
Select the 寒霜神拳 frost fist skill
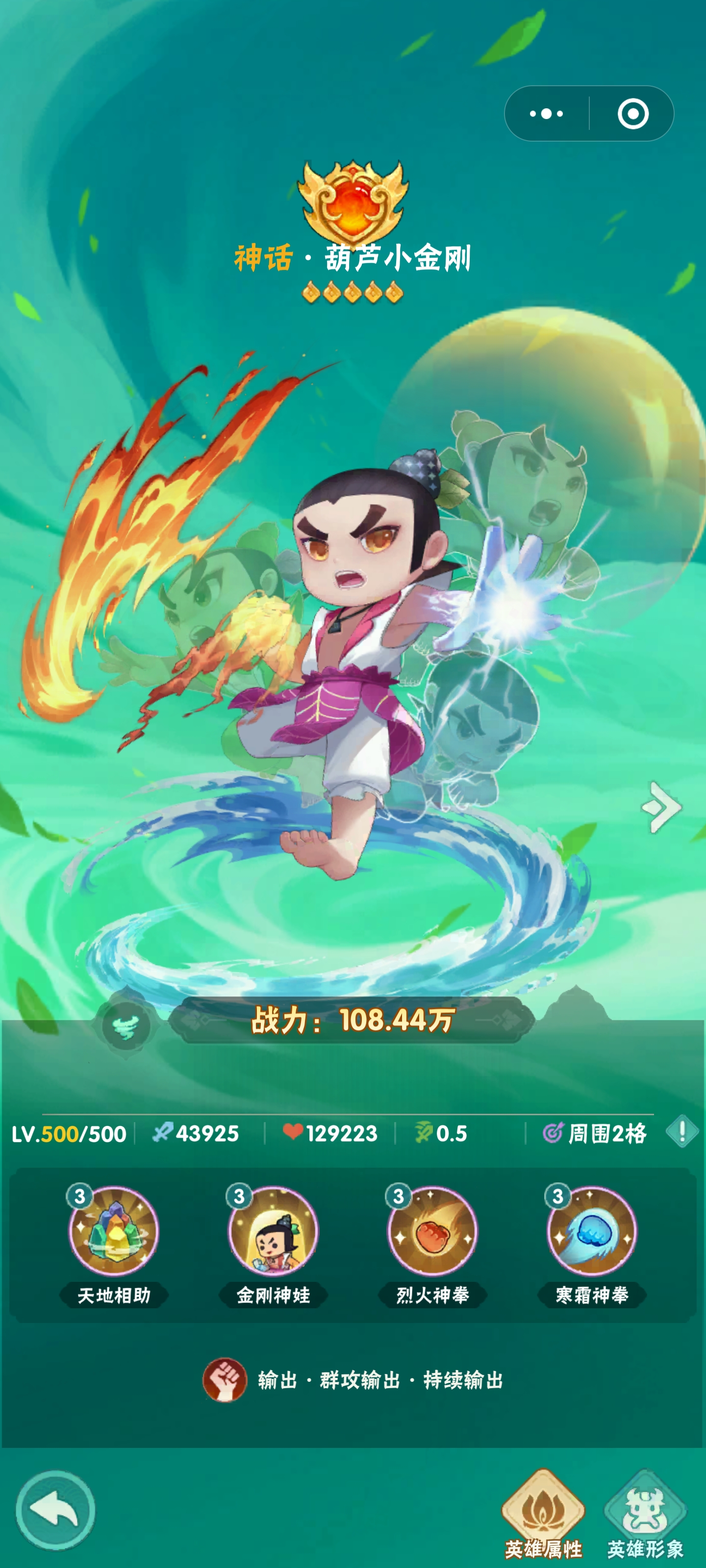point(591,1229)
